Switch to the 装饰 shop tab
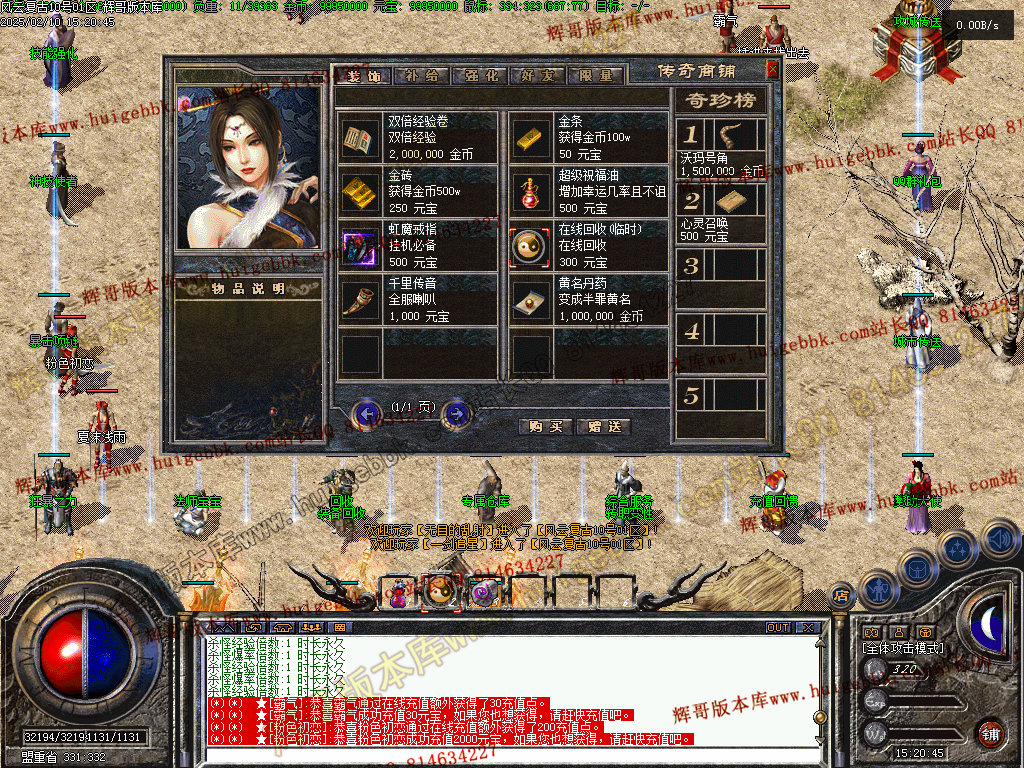The width and height of the screenshot is (1024, 768). [363, 76]
